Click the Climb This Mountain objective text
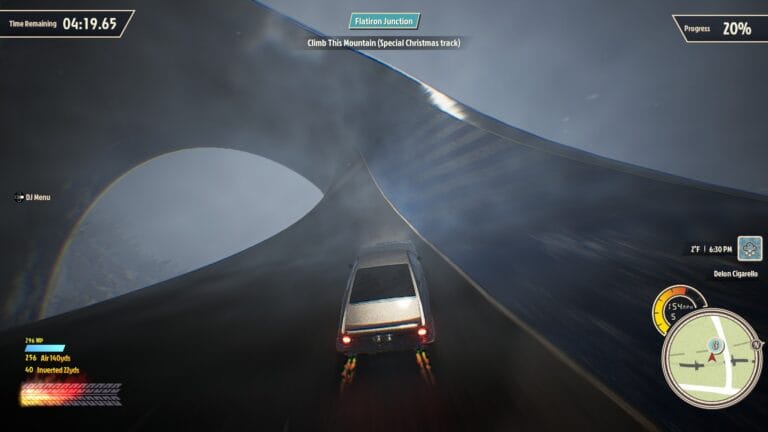 384,43
